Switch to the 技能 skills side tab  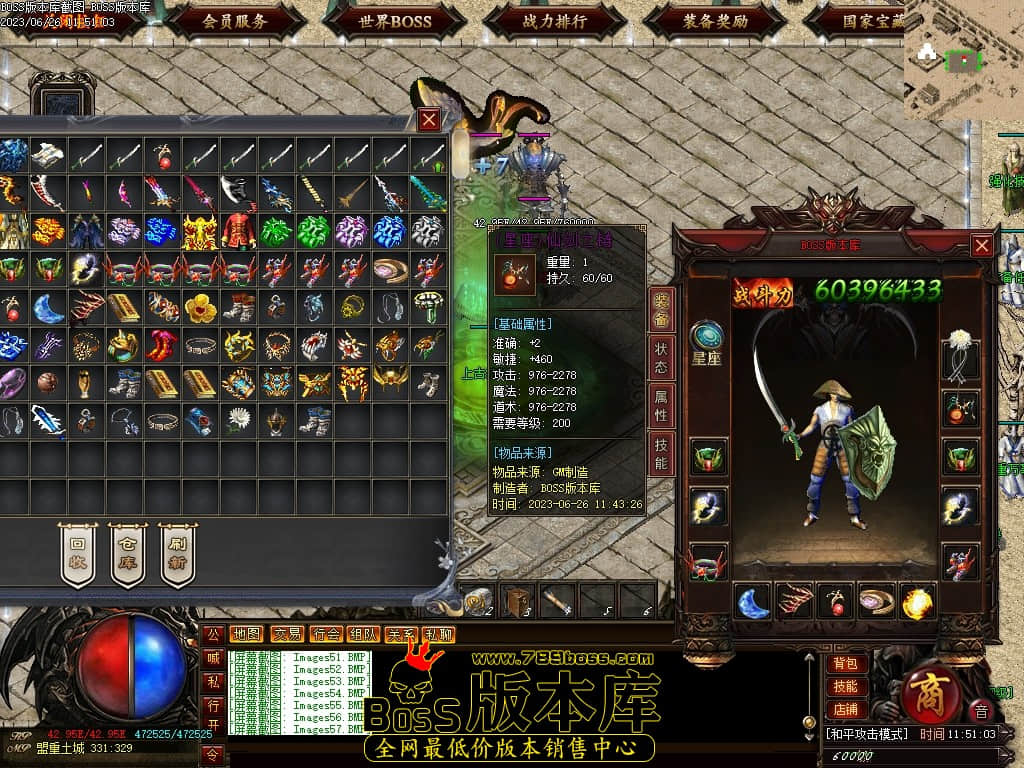click(x=661, y=453)
